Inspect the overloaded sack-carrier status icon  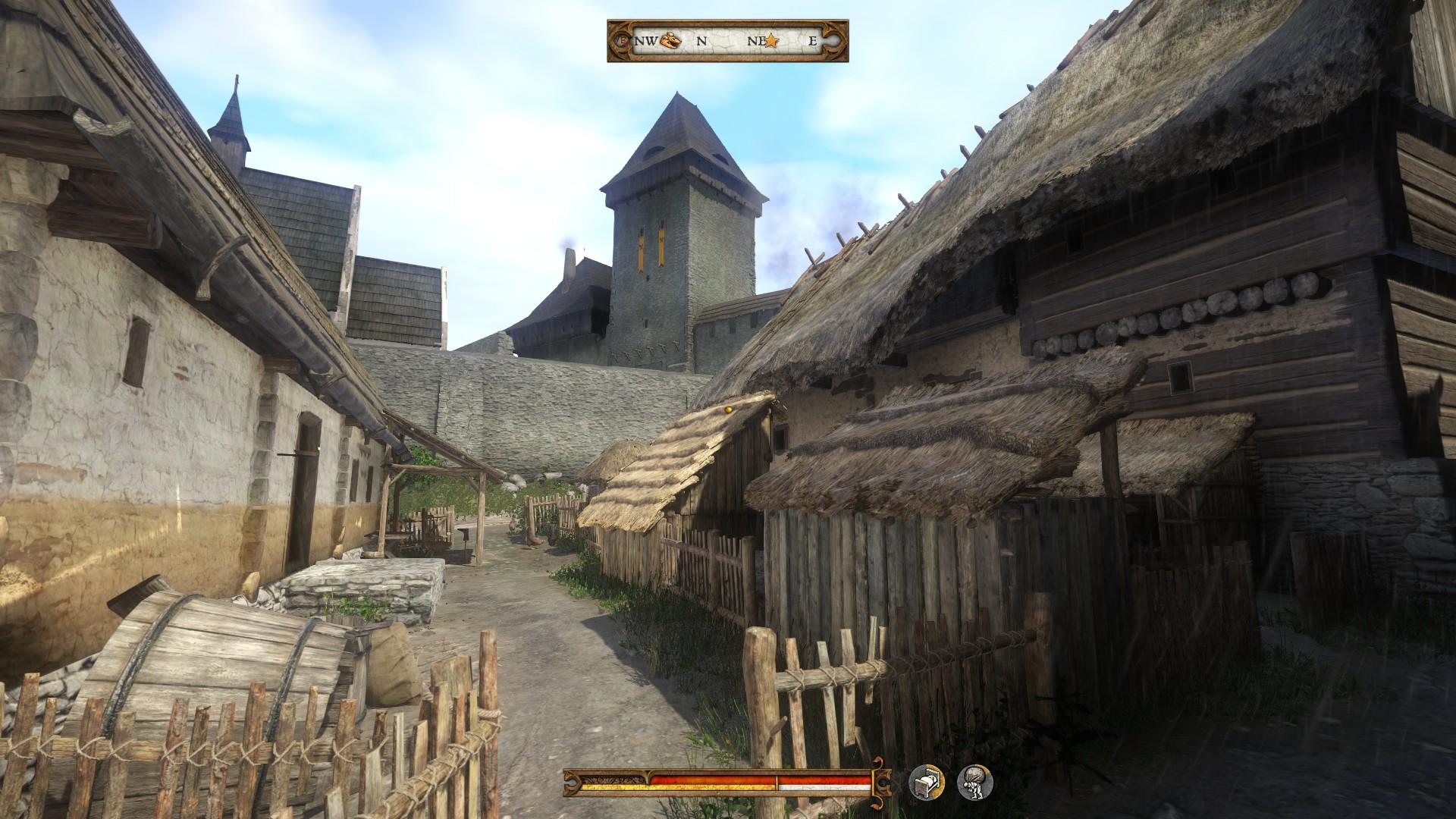point(974,782)
